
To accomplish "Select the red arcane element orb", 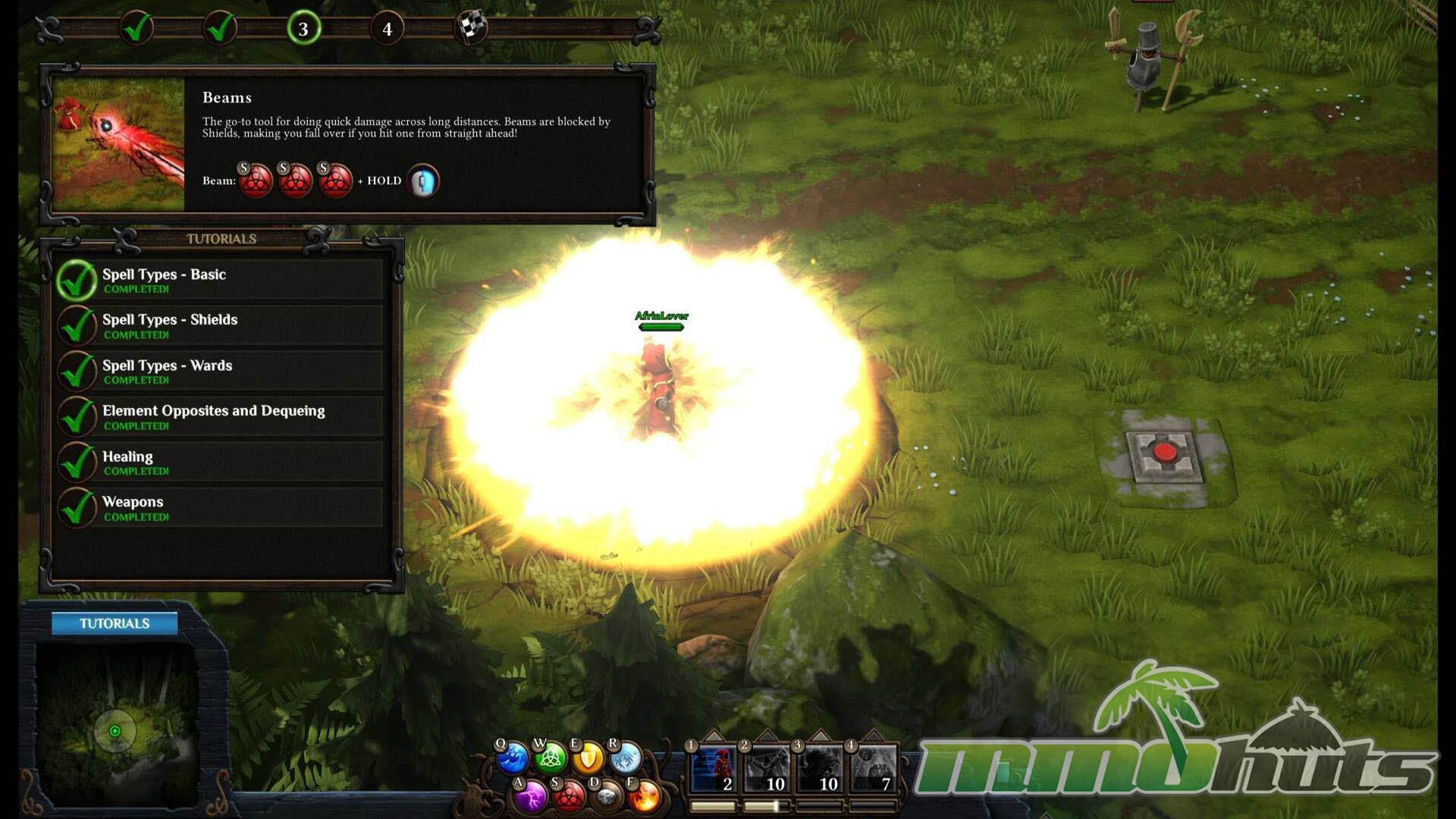I will [x=569, y=796].
